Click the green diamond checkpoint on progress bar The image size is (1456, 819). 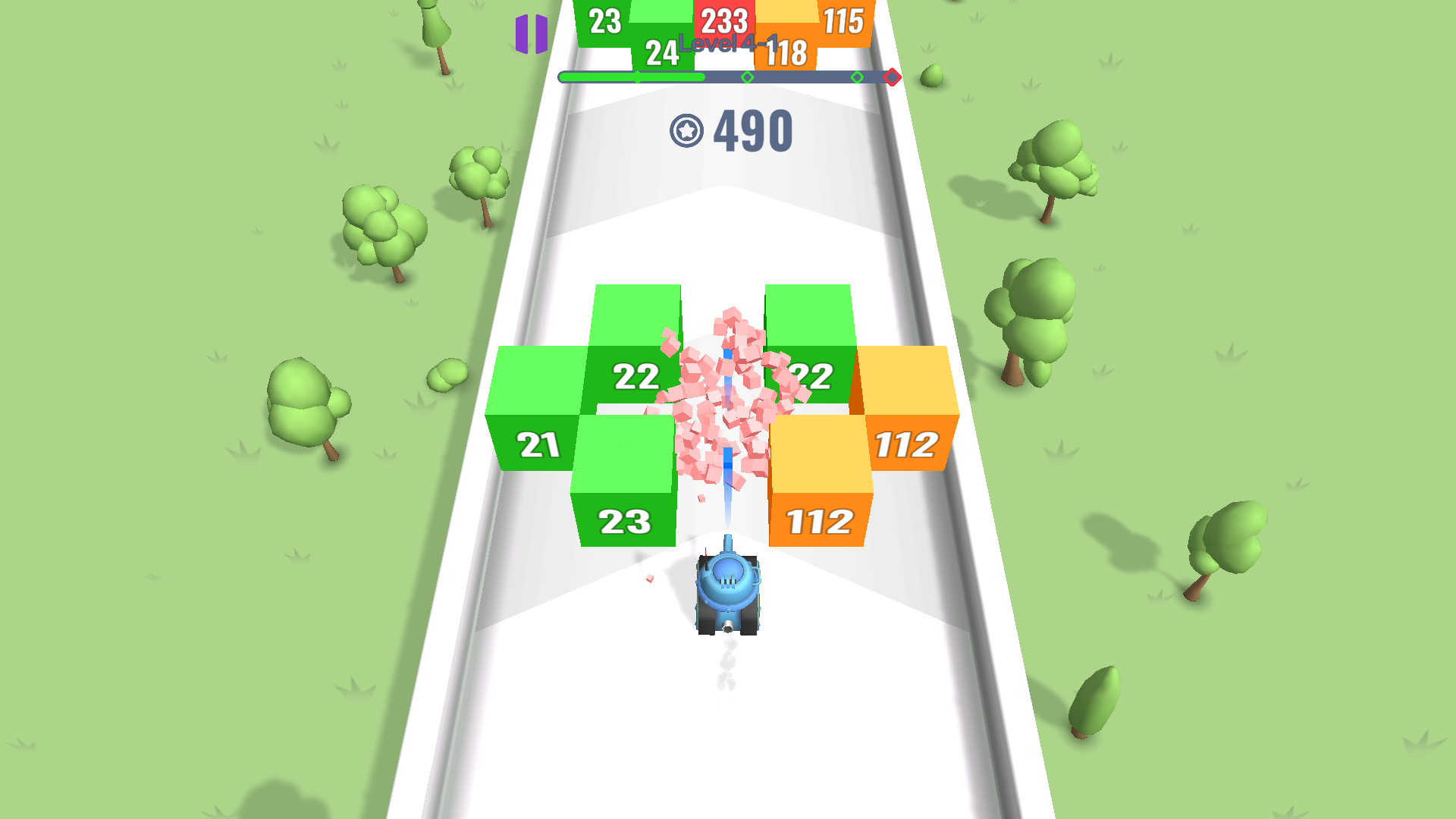[x=746, y=77]
